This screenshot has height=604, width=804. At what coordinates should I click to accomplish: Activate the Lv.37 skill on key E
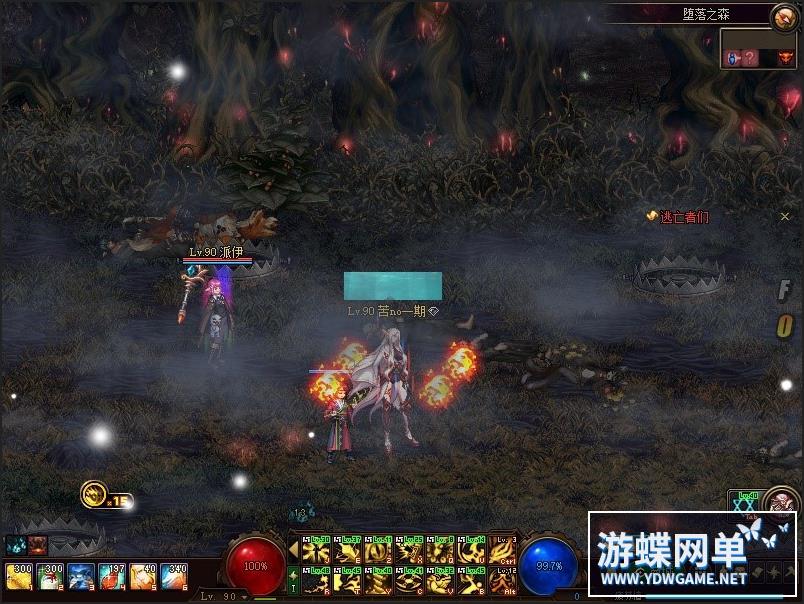(348, 550)
